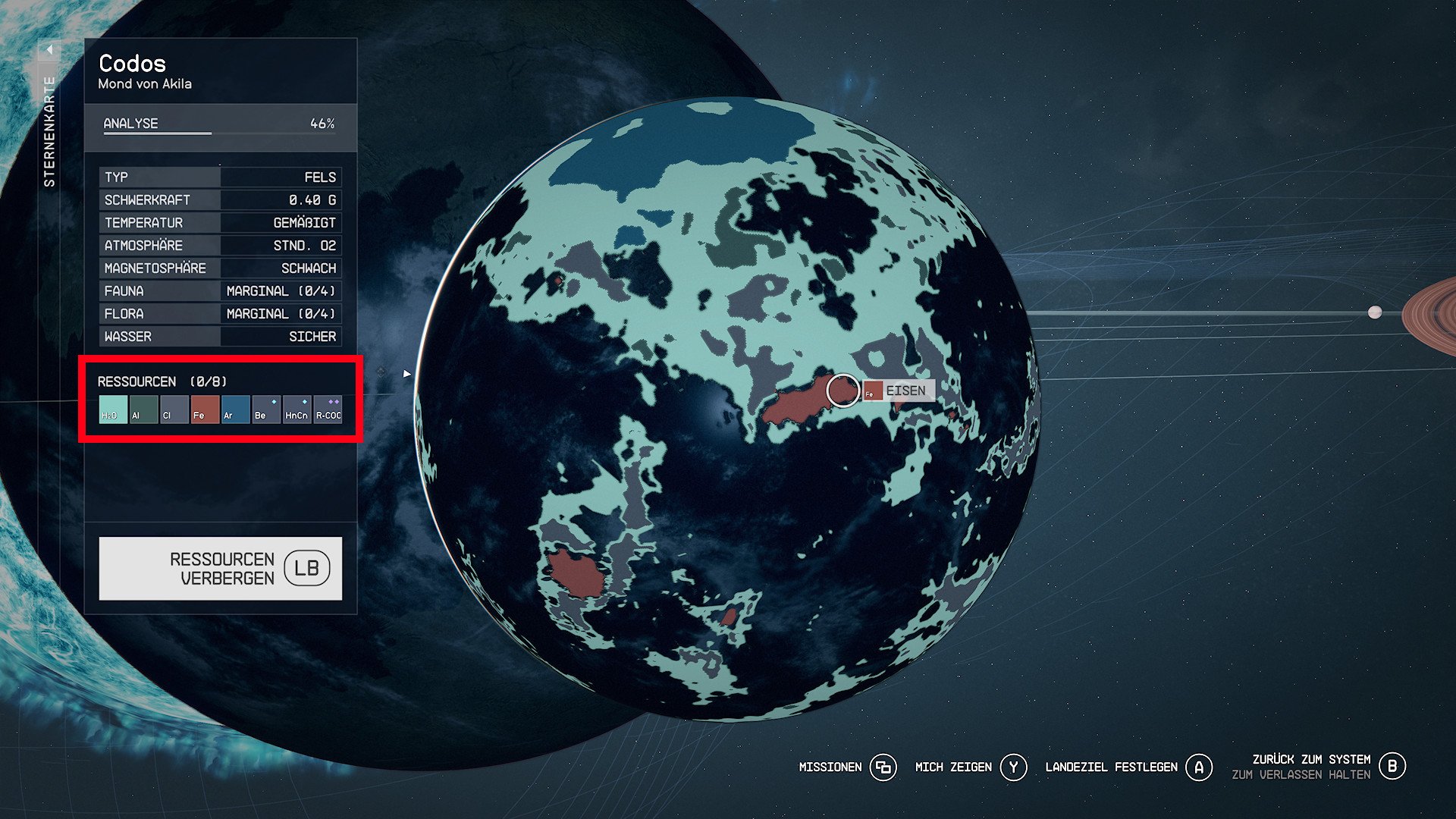Screen dimensions: 1456x819
Task: Choose the R-COC resource swatch
Action: (x=328, y=409)
